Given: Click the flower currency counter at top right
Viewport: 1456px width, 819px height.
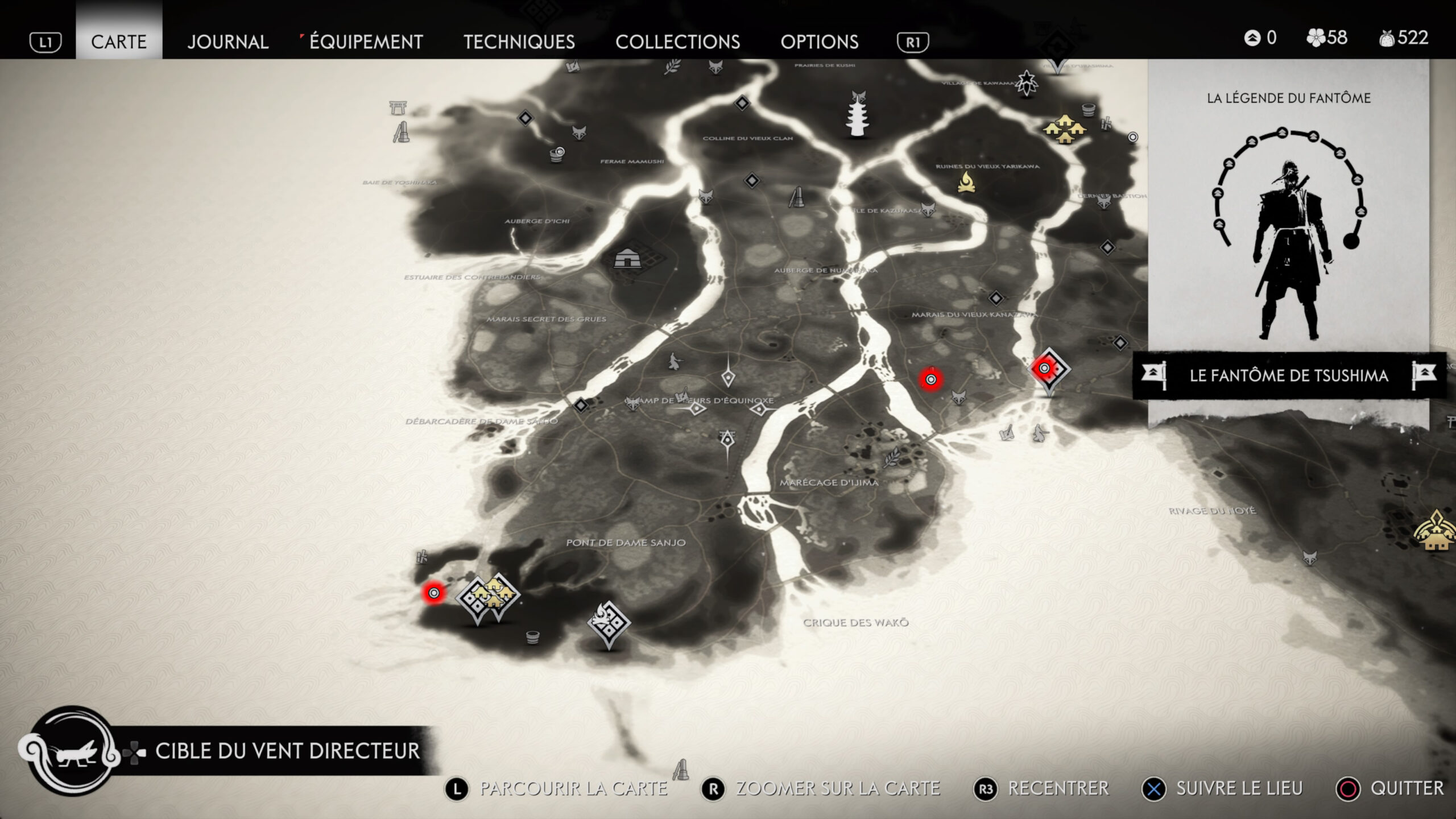Looking at the screenshot, I should [1328, 39].
